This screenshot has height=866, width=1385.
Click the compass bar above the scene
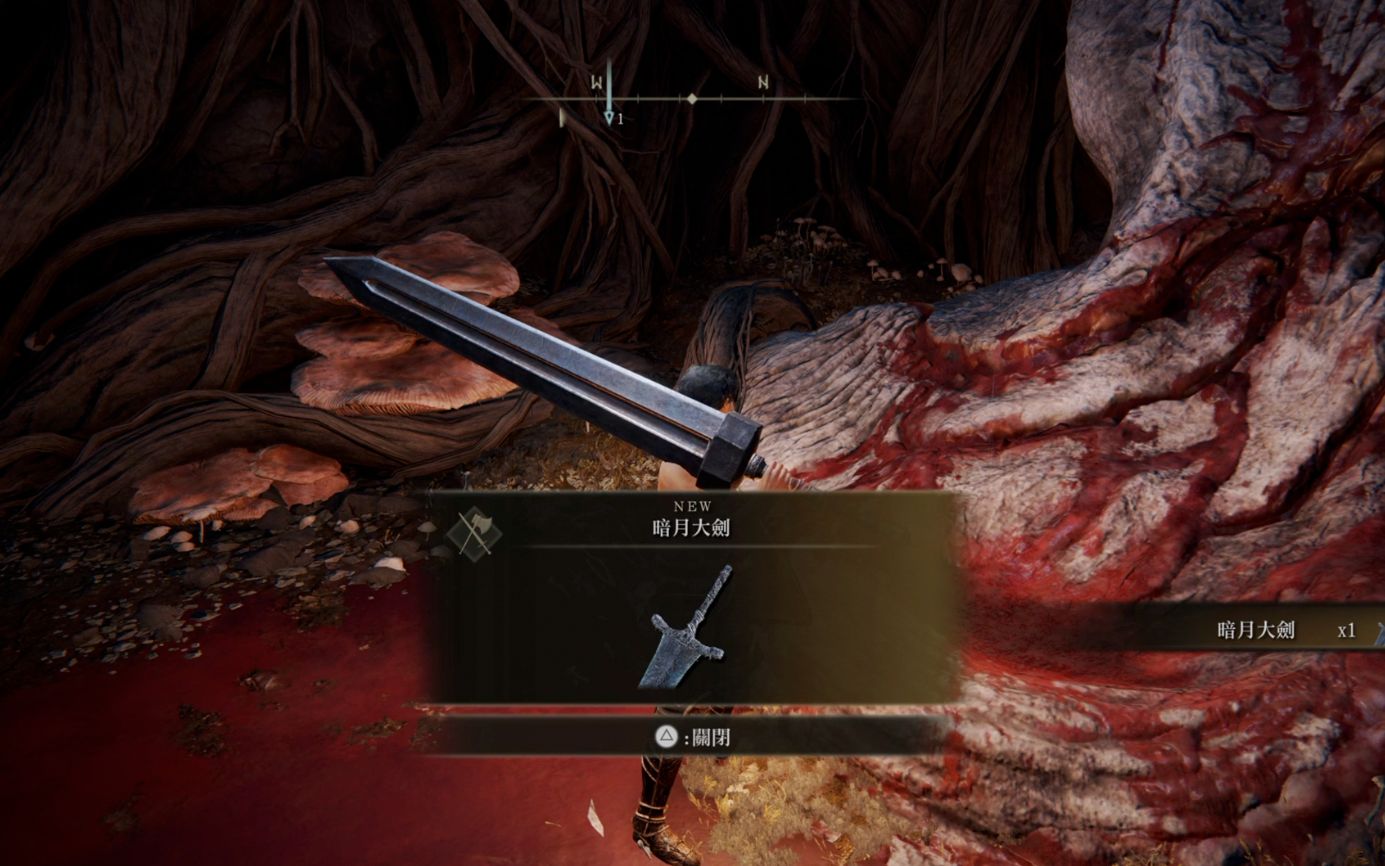pos(691,99)
